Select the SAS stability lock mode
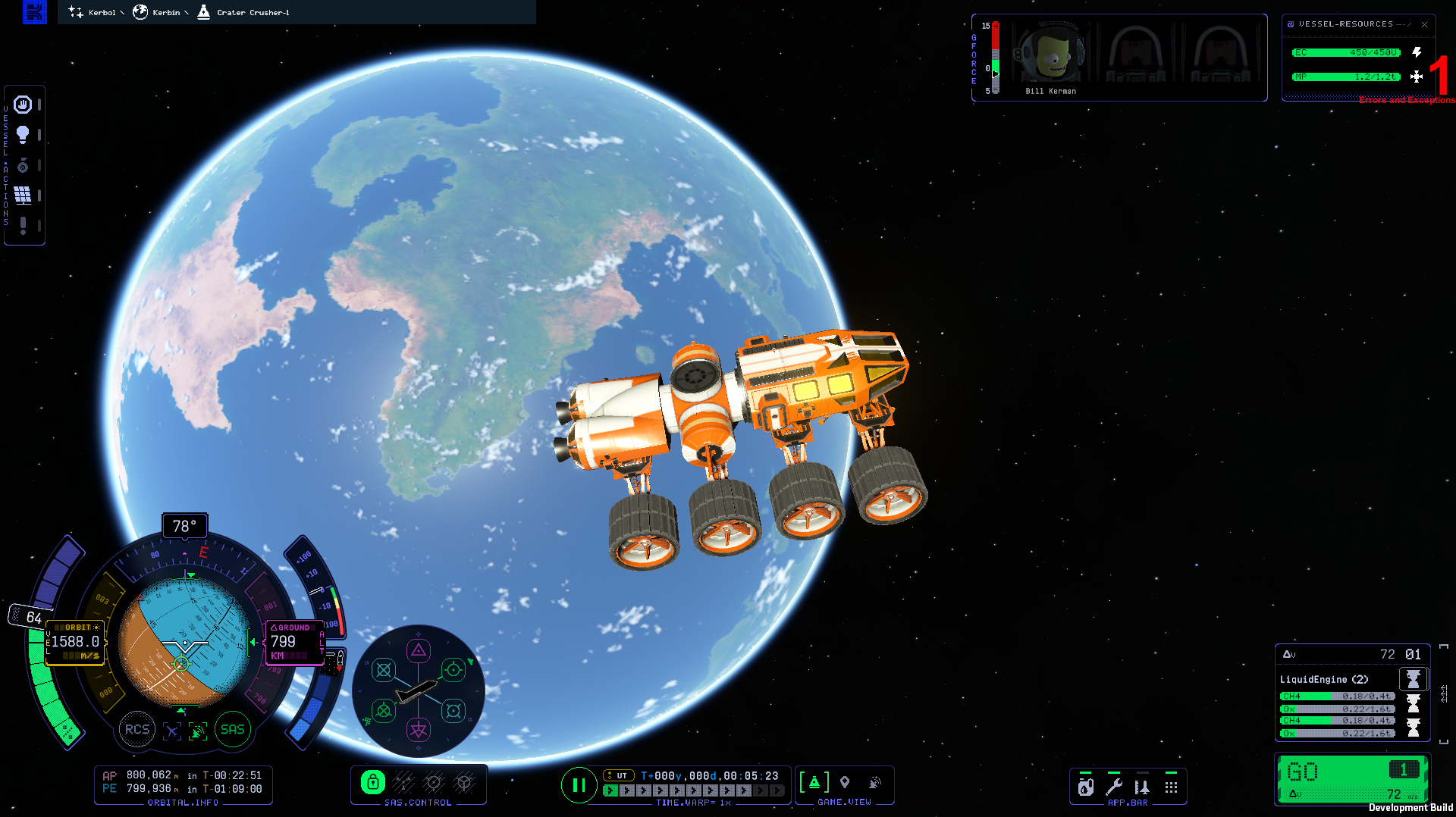This screenshot has height=817, width=1456. (372, 782)
